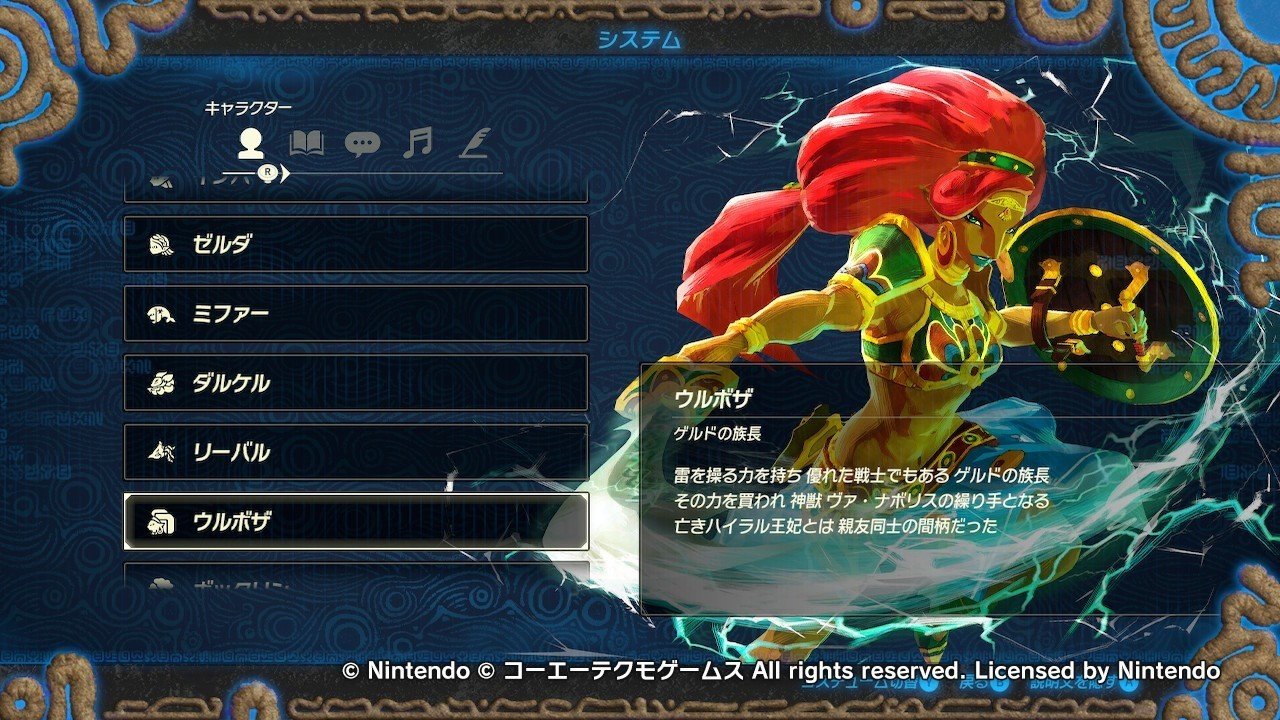1280x720 pixels.
Task: Click the speech bubble dialogue icon
Action: coord(363,143)
